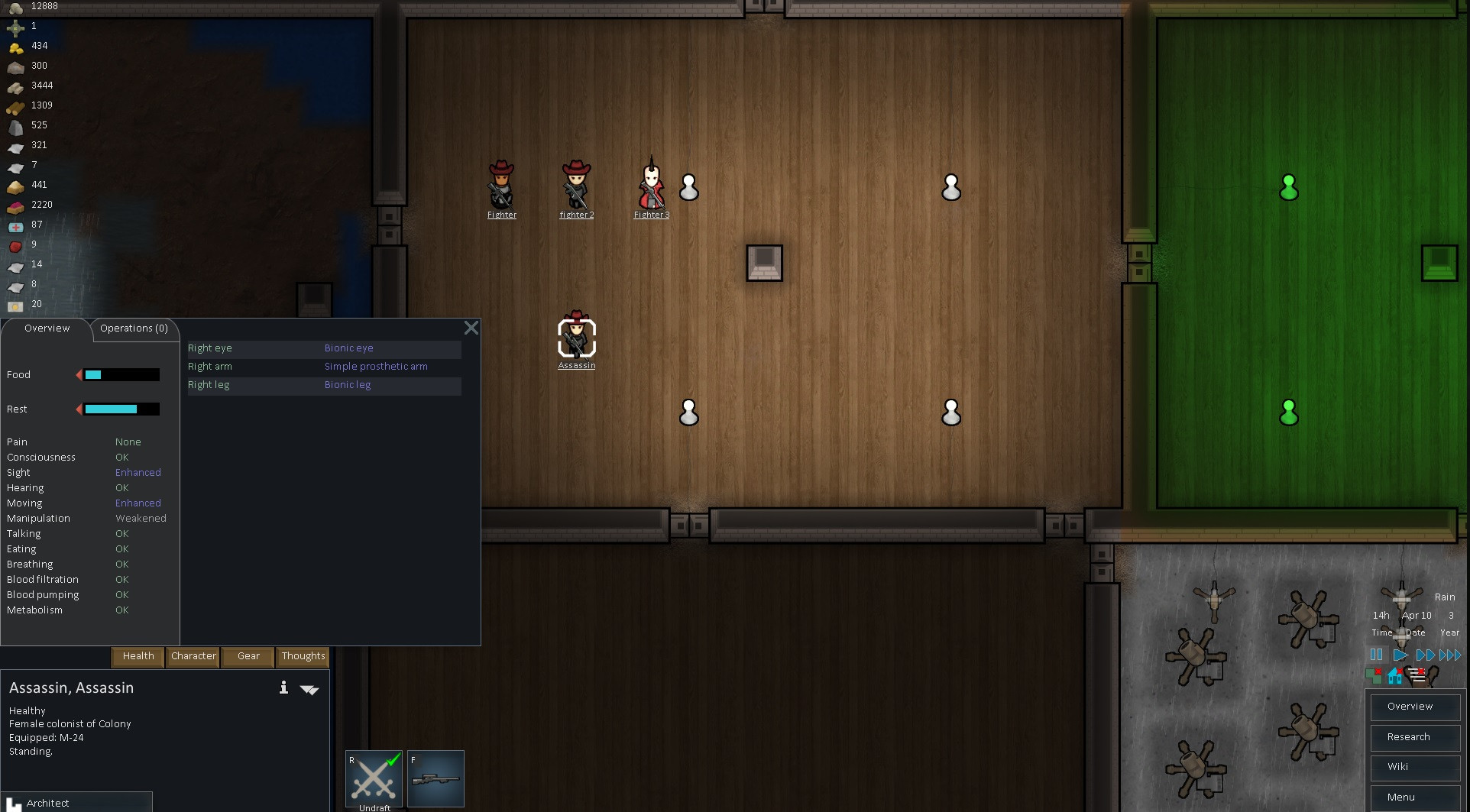Viewport: 1470px width, 812px height.
Task: Close the health panel with the X
Action: click(471, 328)
